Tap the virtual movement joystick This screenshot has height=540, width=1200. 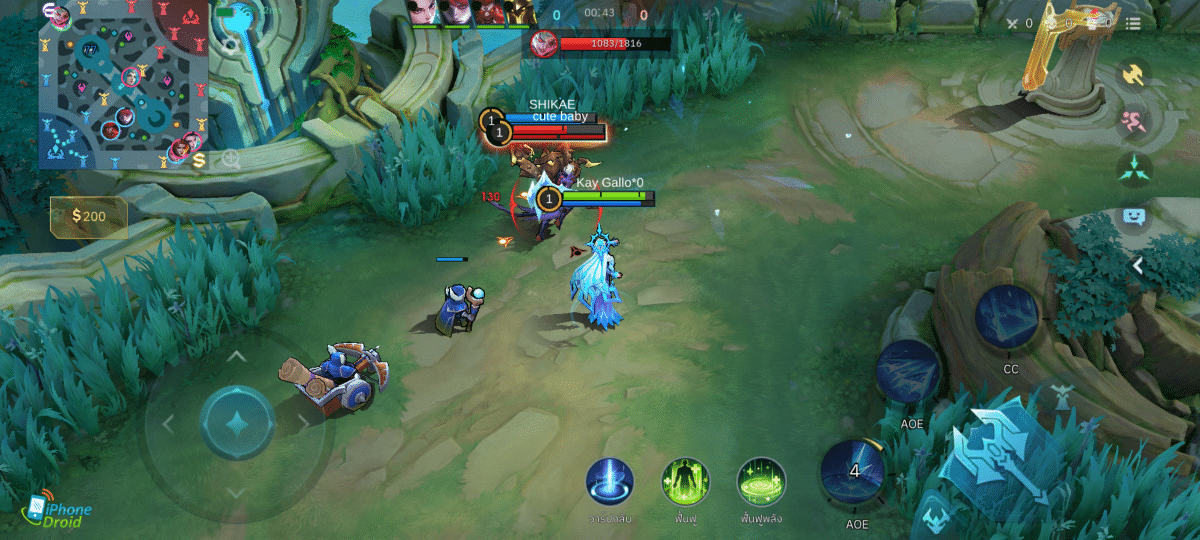click(x=237, y=423)
